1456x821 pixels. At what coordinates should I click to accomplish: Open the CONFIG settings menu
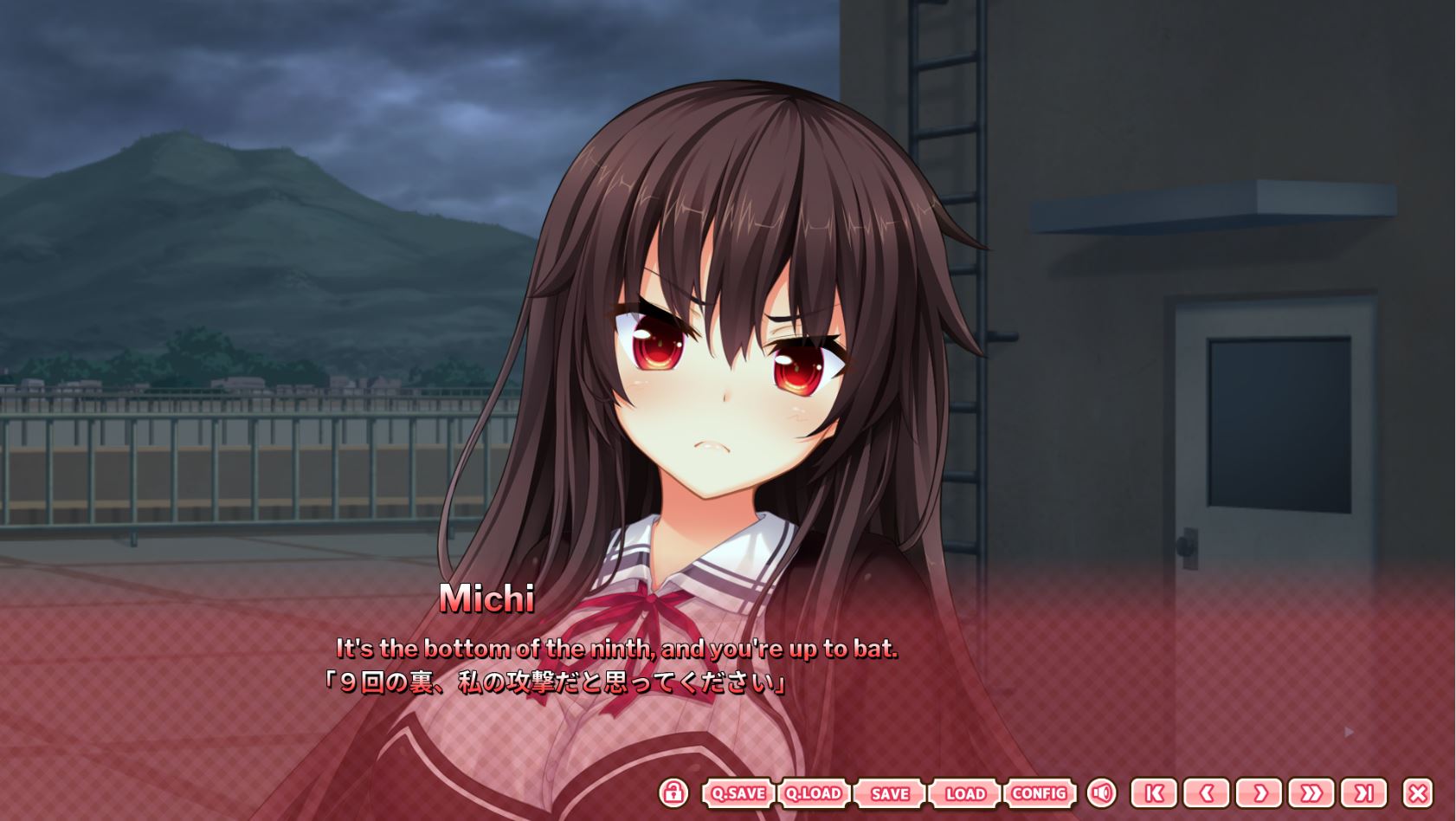click(x=1041, y=793)
